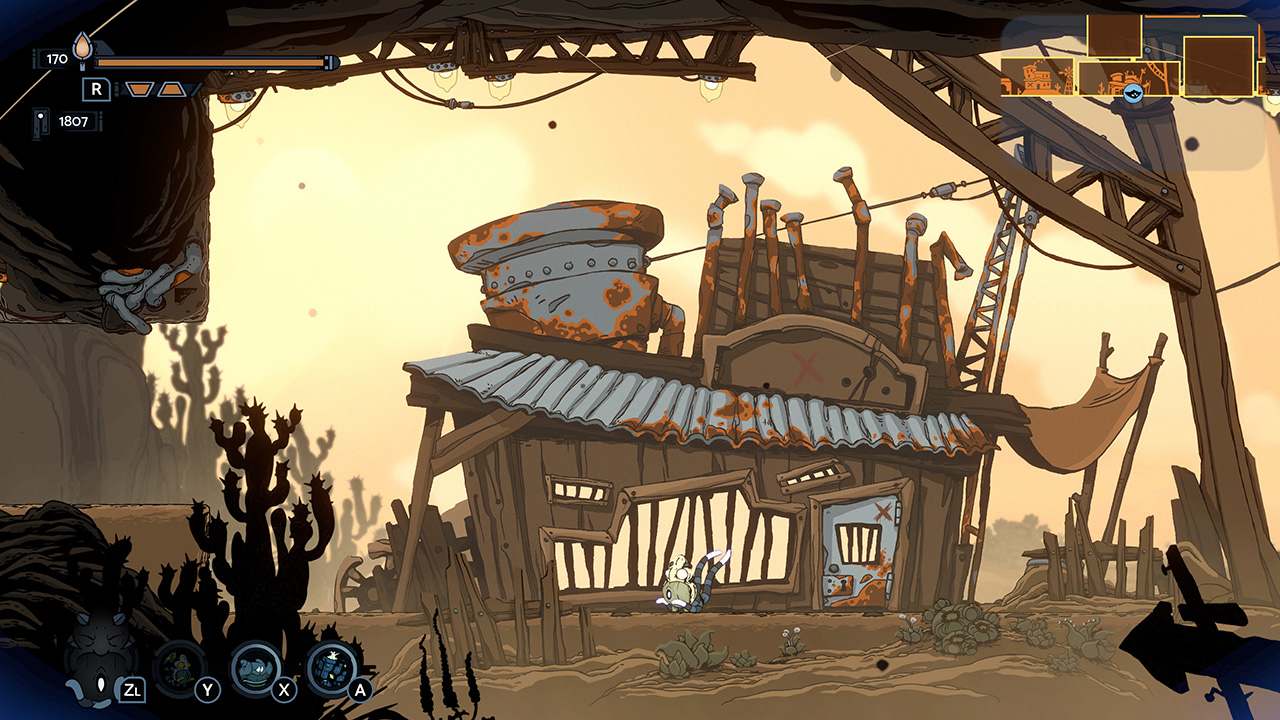The image size is (1280, 720).
Task: Click the blue player marker on the minimap
Action: coord(1133,93)
